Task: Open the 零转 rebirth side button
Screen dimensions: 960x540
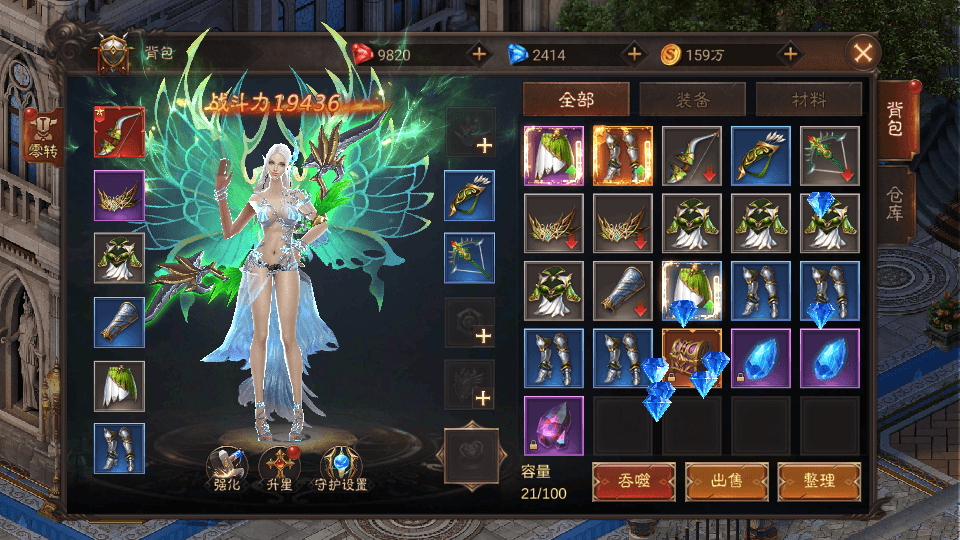Action: (44, 137)
